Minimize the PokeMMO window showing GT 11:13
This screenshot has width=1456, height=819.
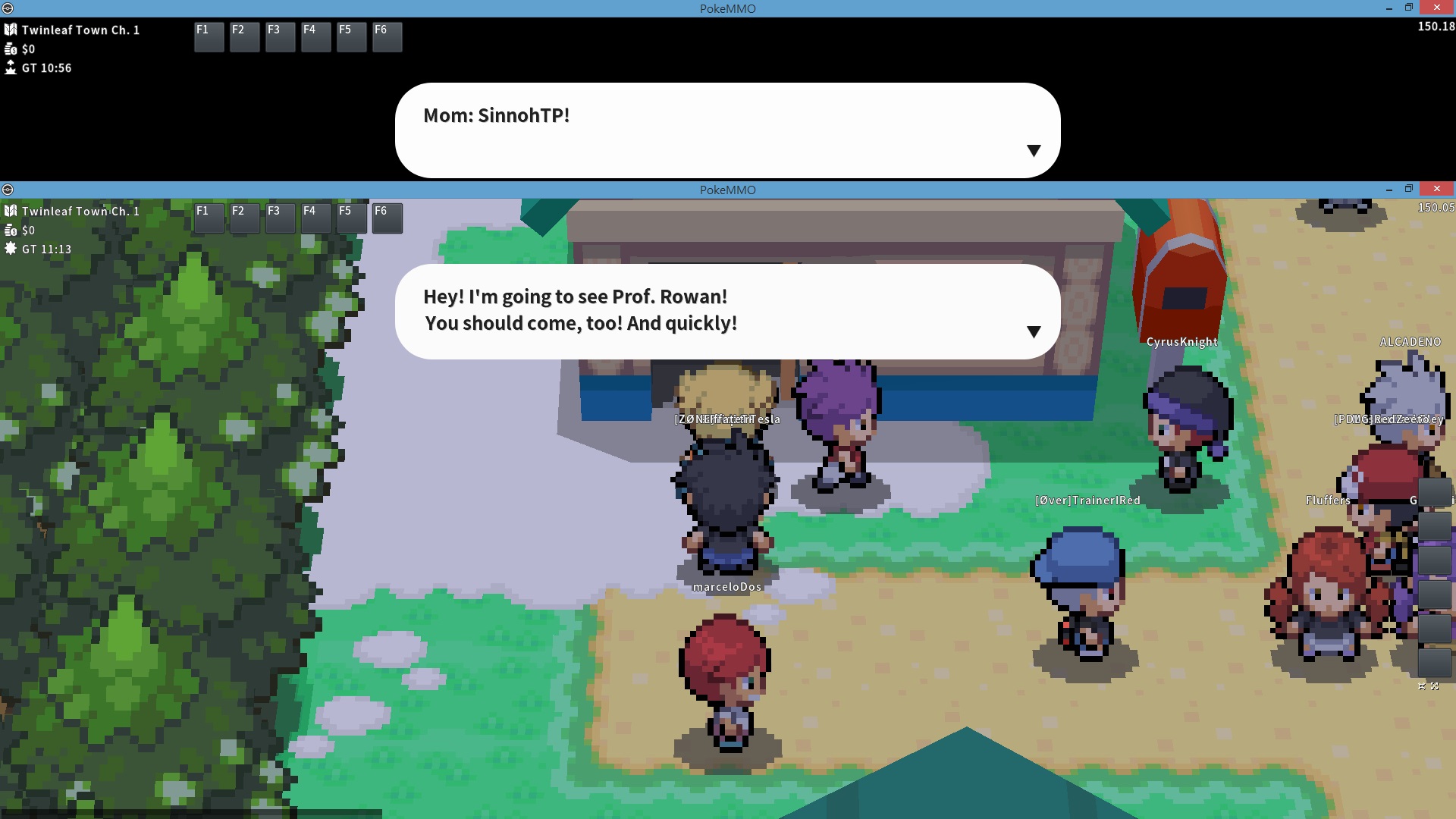tap(1389, 190)
